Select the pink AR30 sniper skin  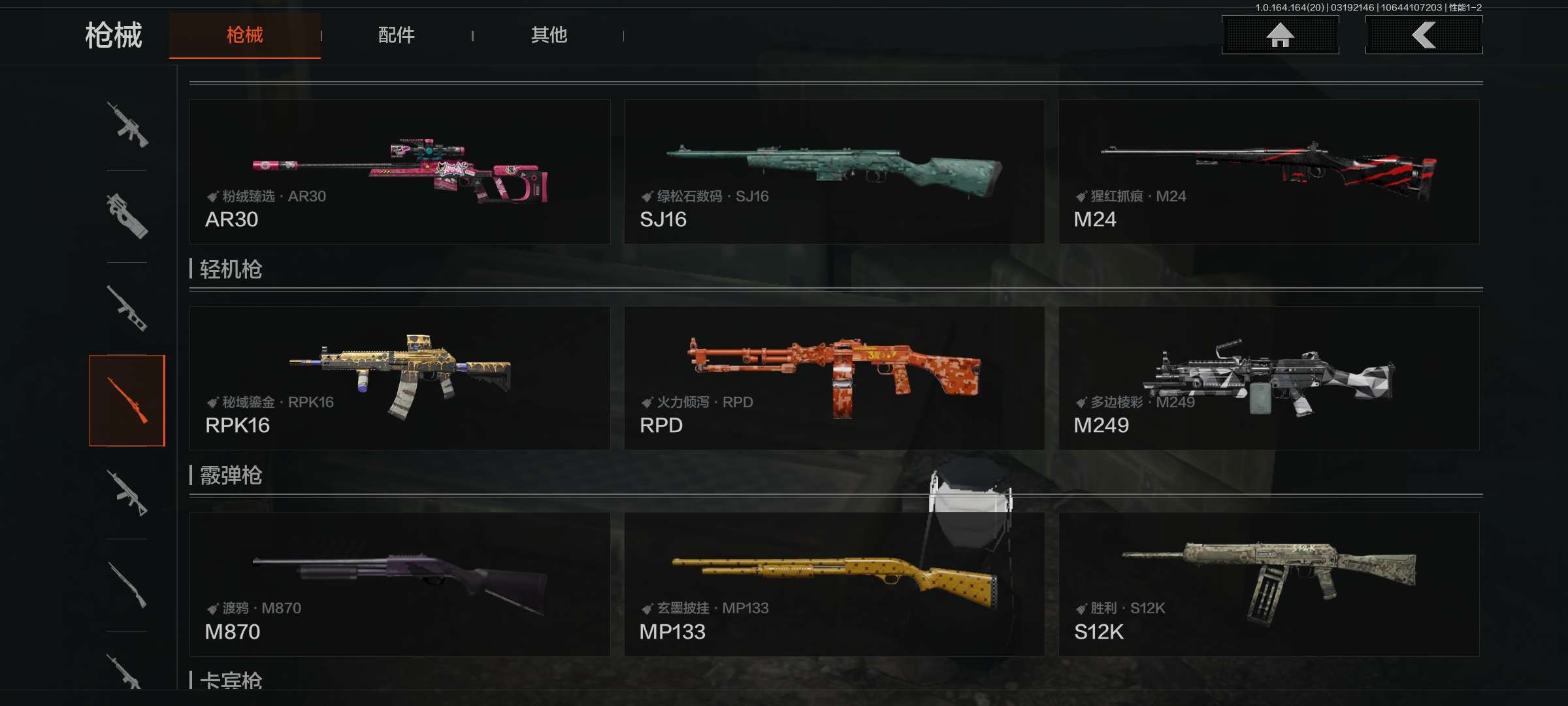coord(400,172)
